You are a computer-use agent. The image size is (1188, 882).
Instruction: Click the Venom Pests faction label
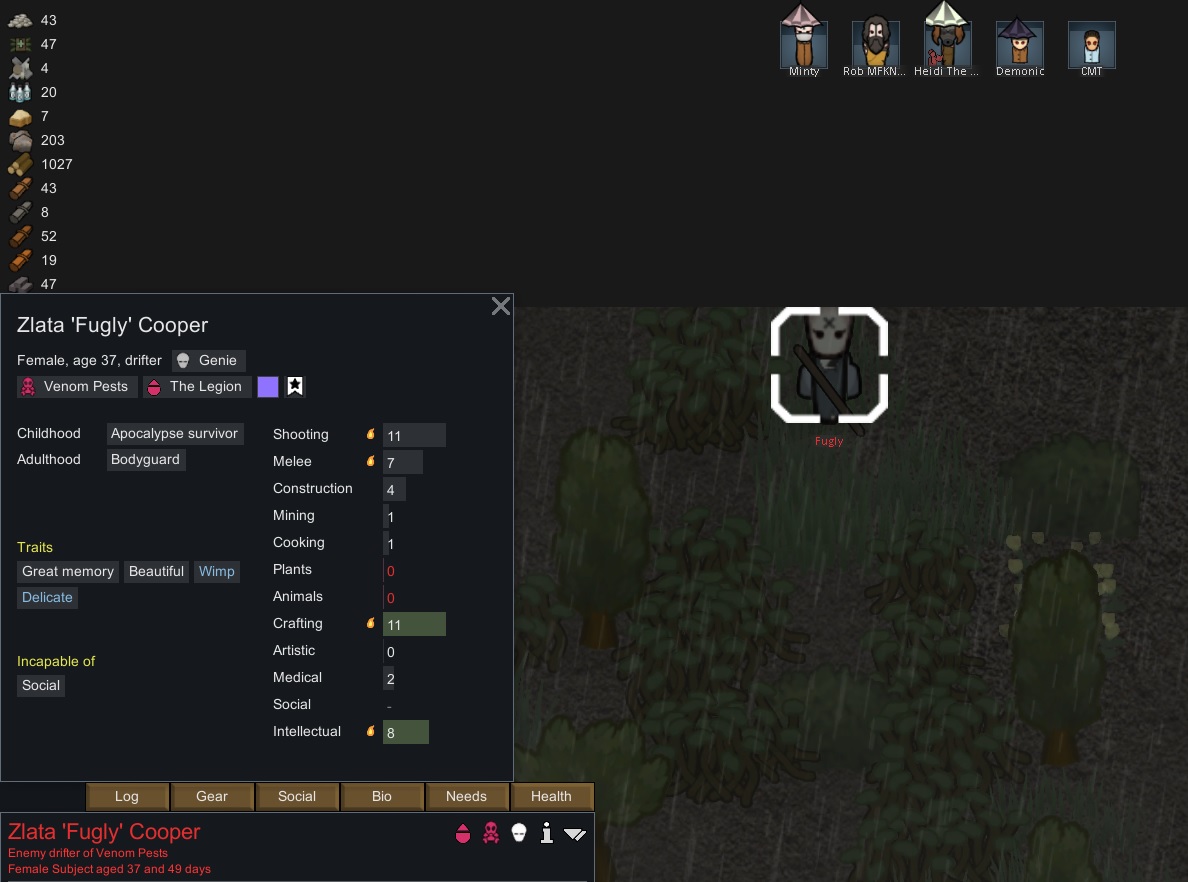75,386
